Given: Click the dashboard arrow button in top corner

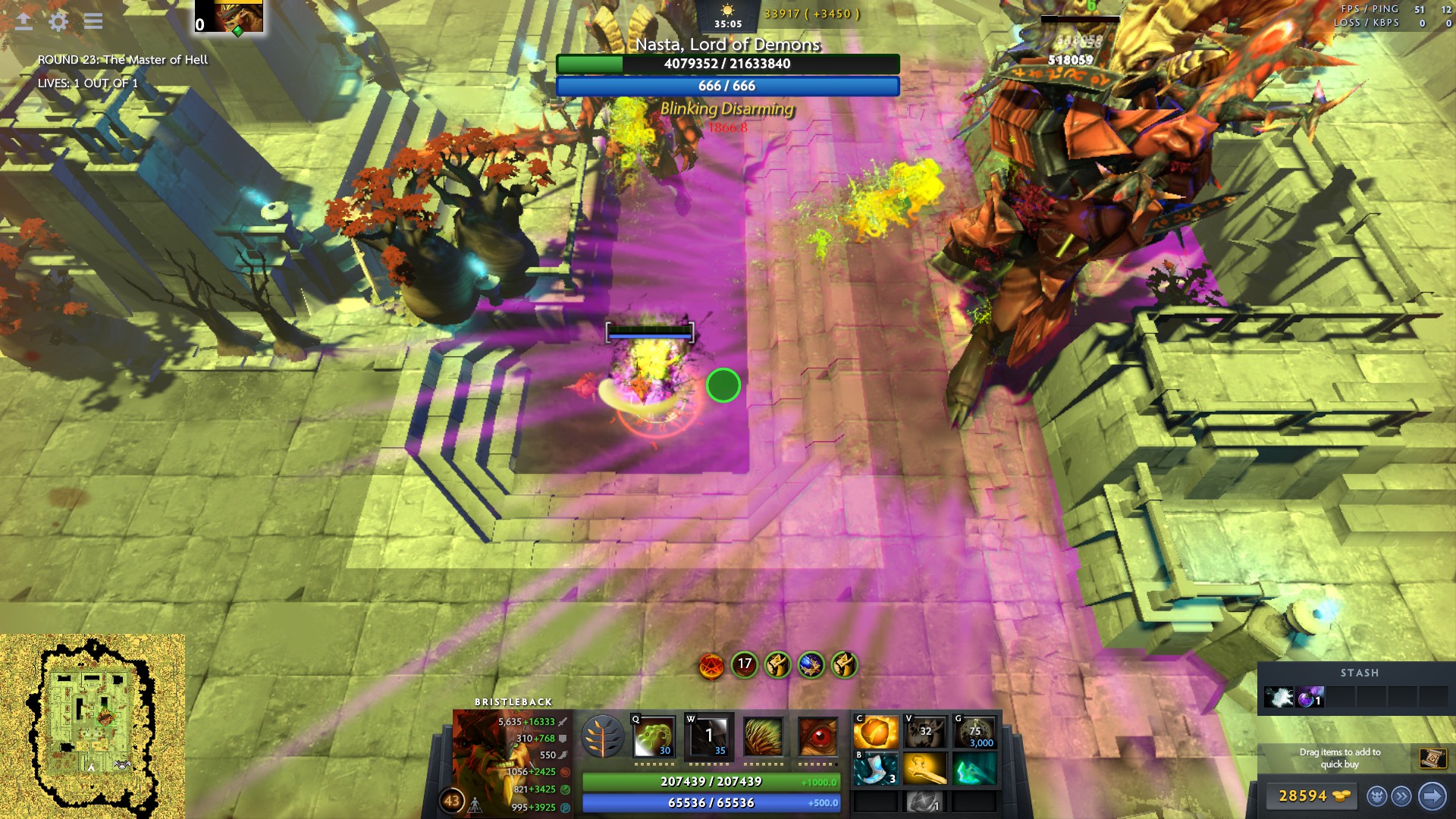Looking at the screenshot, I should point(24,21).
